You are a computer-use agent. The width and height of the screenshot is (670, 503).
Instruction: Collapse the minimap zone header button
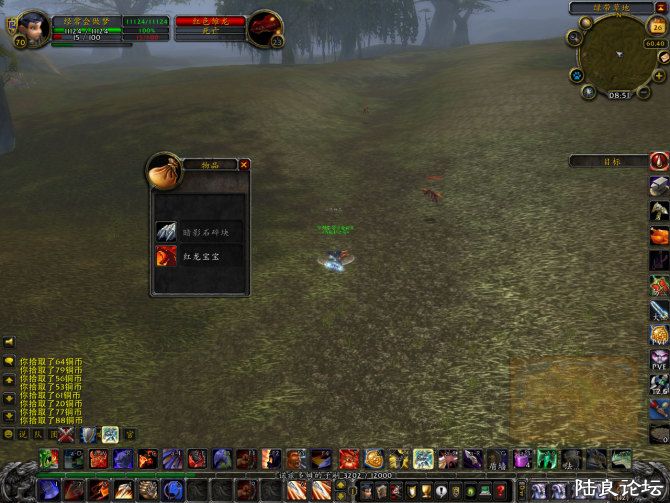661,8
